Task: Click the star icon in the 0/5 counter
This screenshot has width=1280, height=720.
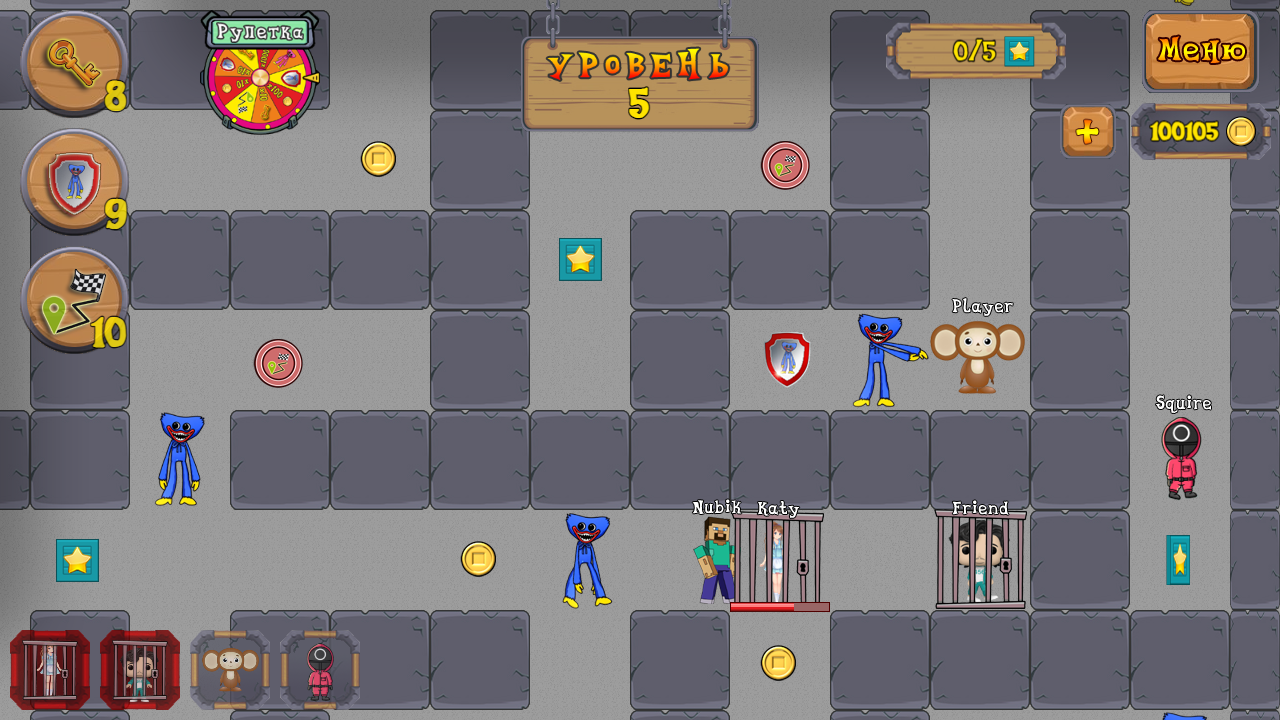Action: point(1019,50)
